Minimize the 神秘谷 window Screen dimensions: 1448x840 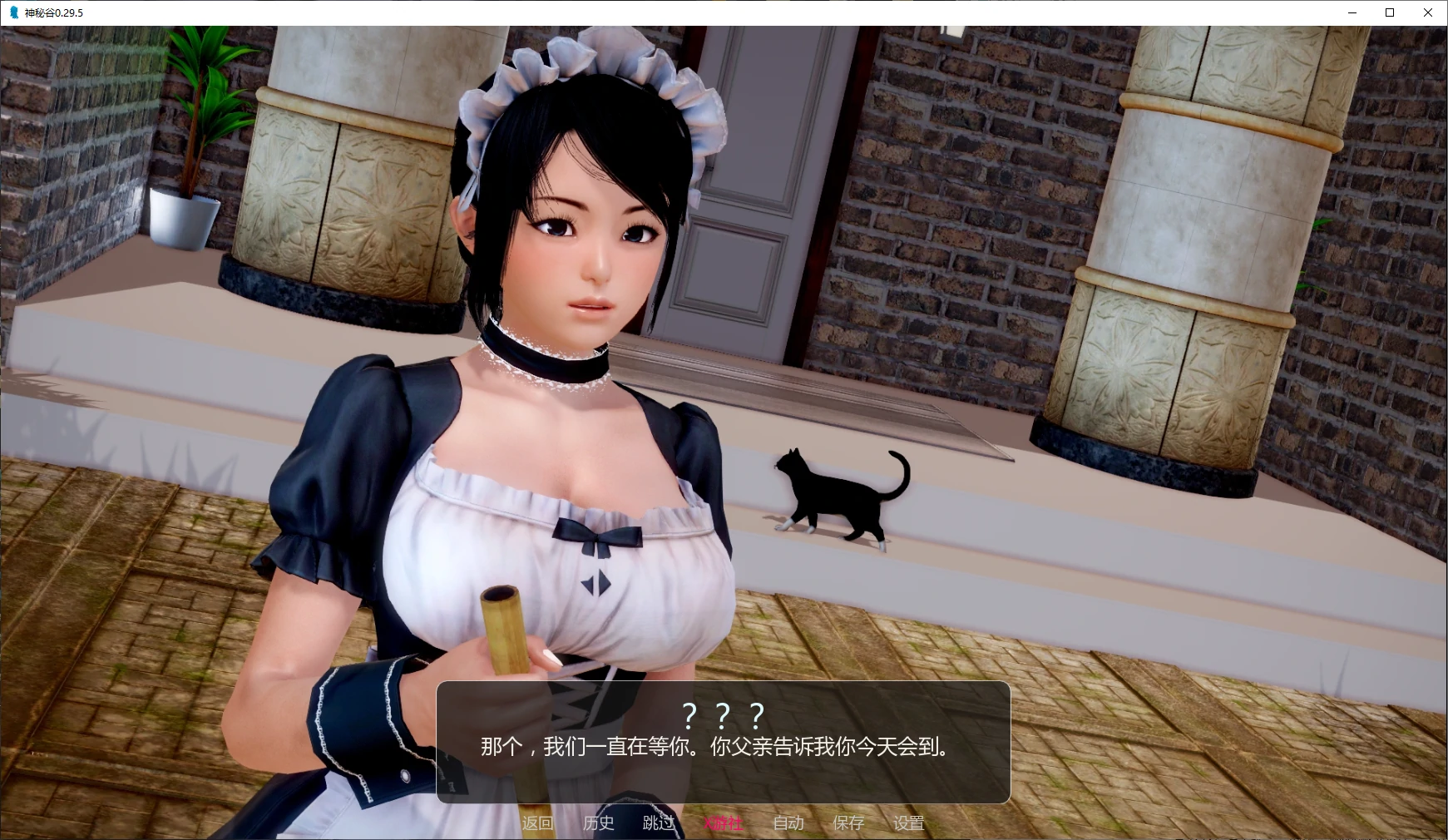[1352, 12]
